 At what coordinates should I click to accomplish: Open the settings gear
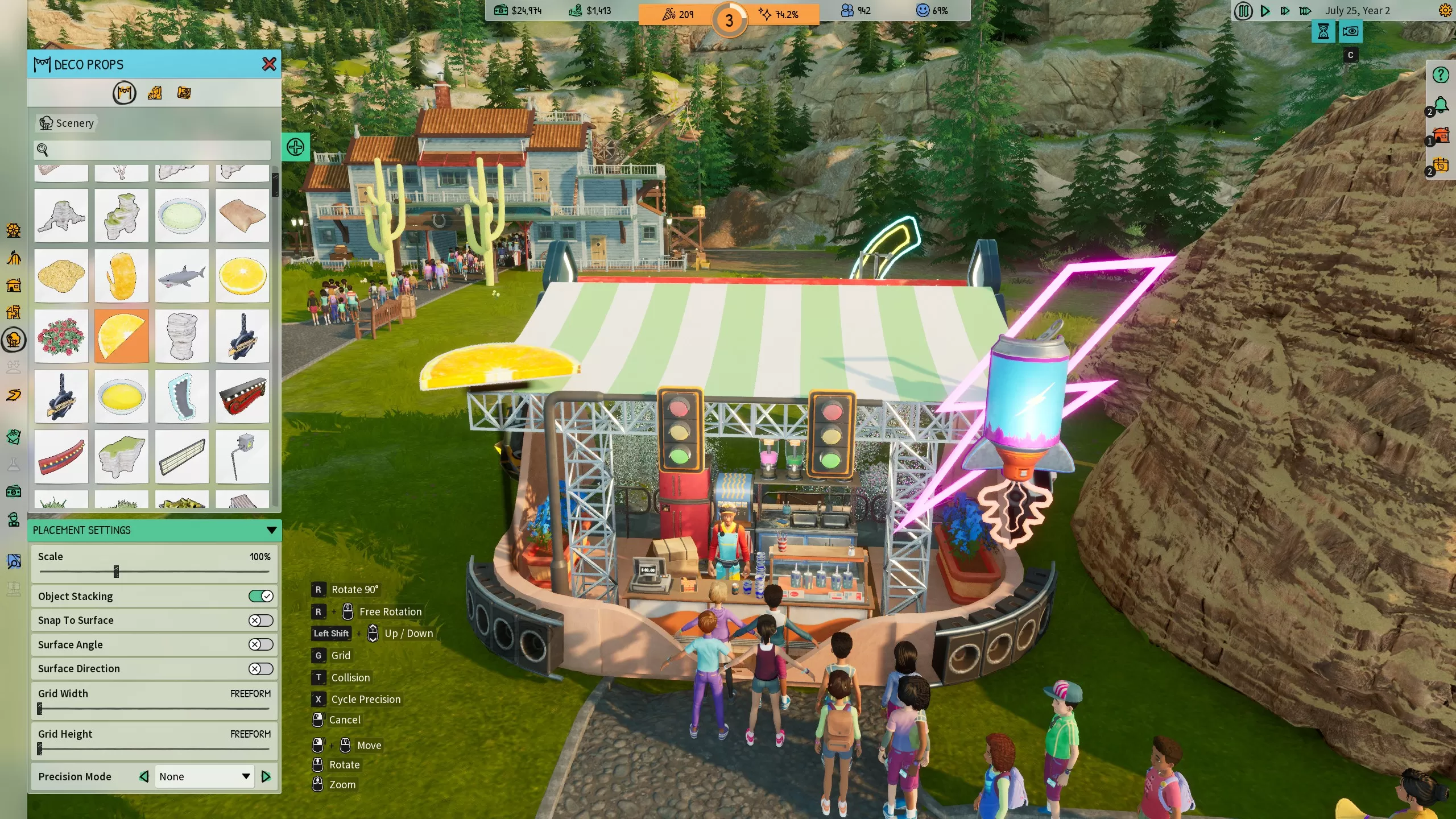(1445, 11)
